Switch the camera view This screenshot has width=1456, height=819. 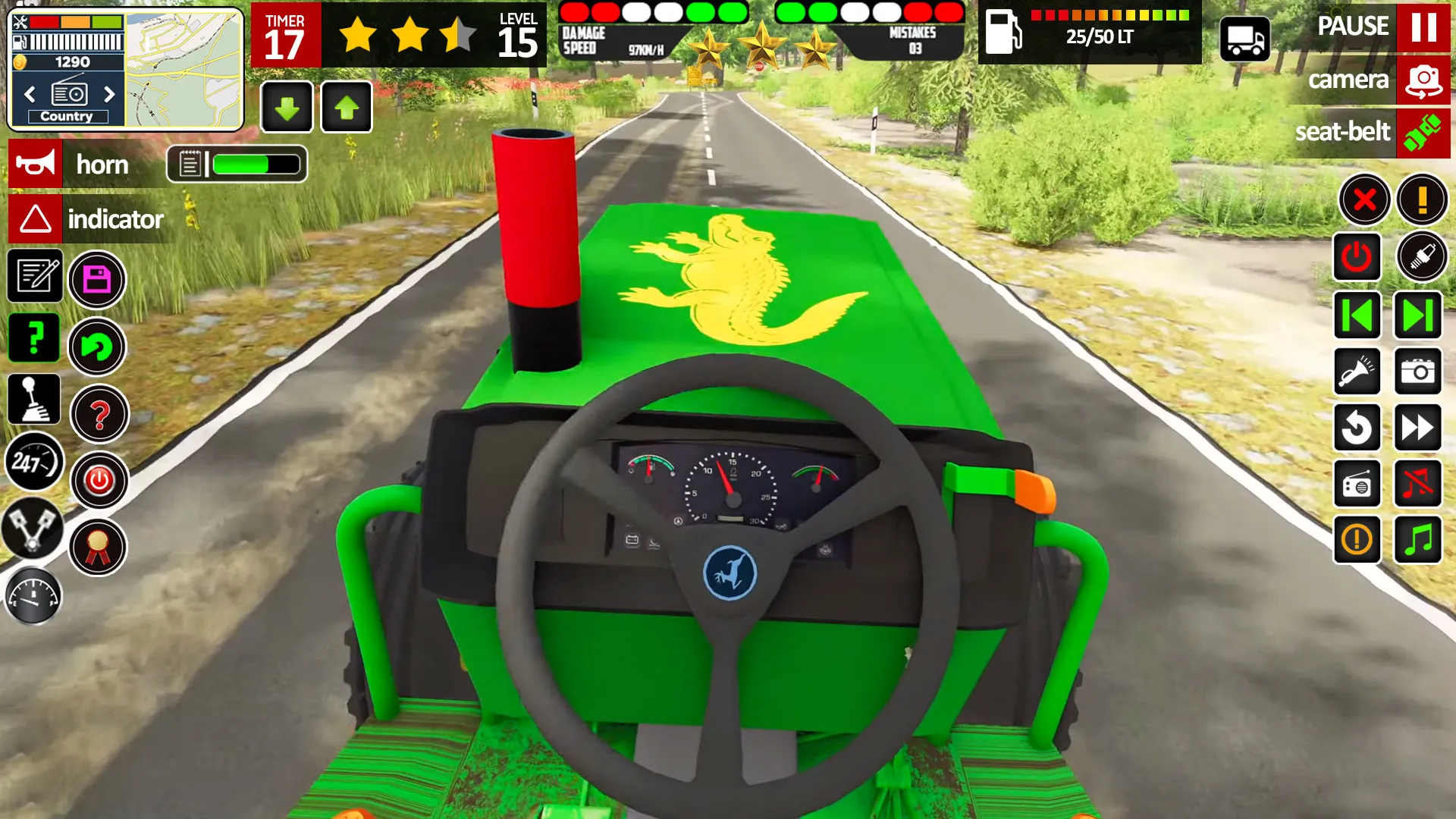click(1423, 80)
